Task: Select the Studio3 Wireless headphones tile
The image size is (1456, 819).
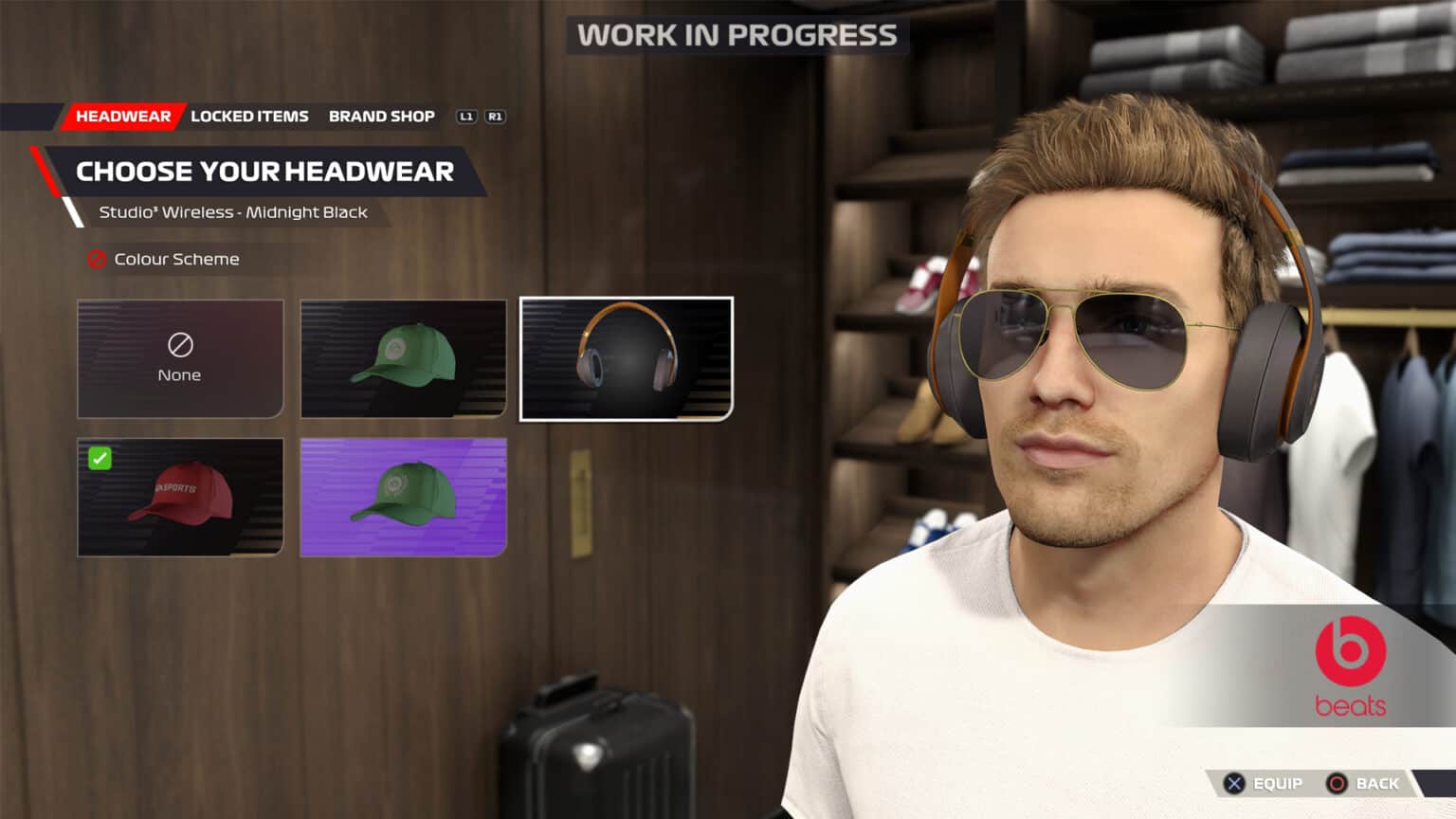Action: coord(627,359)
